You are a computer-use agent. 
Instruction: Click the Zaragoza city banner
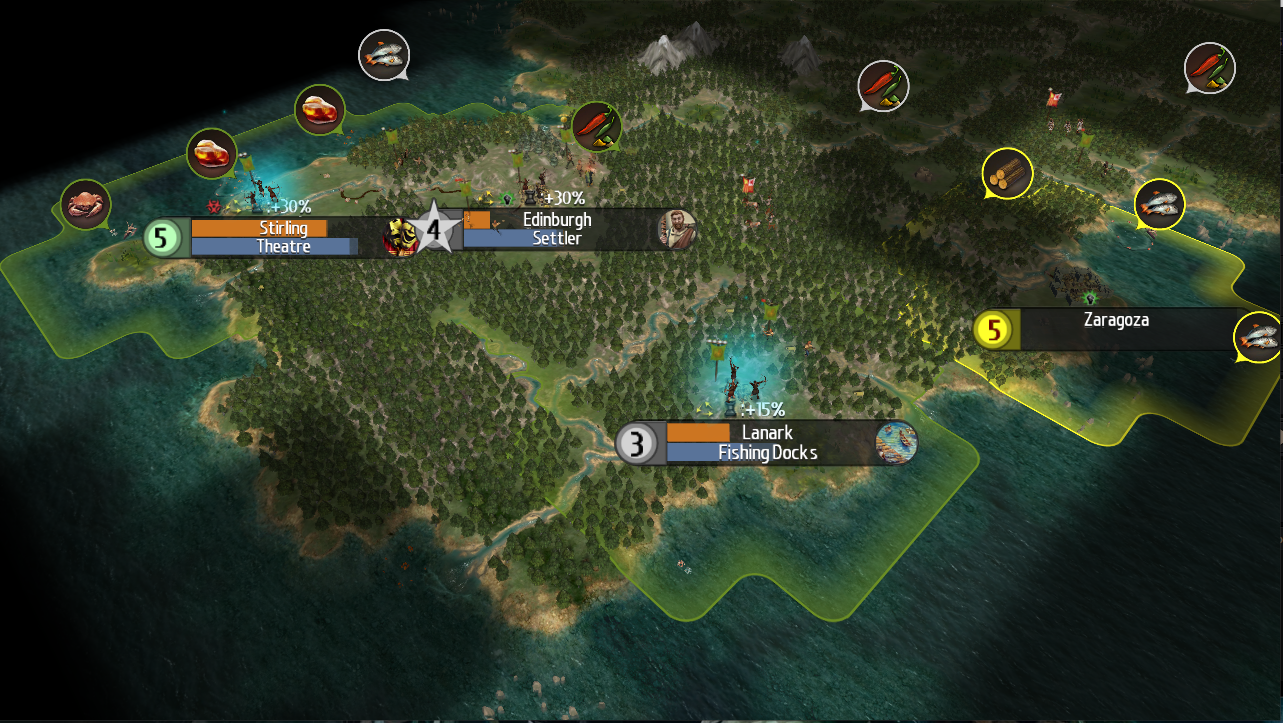click(x=1115, y=321)
